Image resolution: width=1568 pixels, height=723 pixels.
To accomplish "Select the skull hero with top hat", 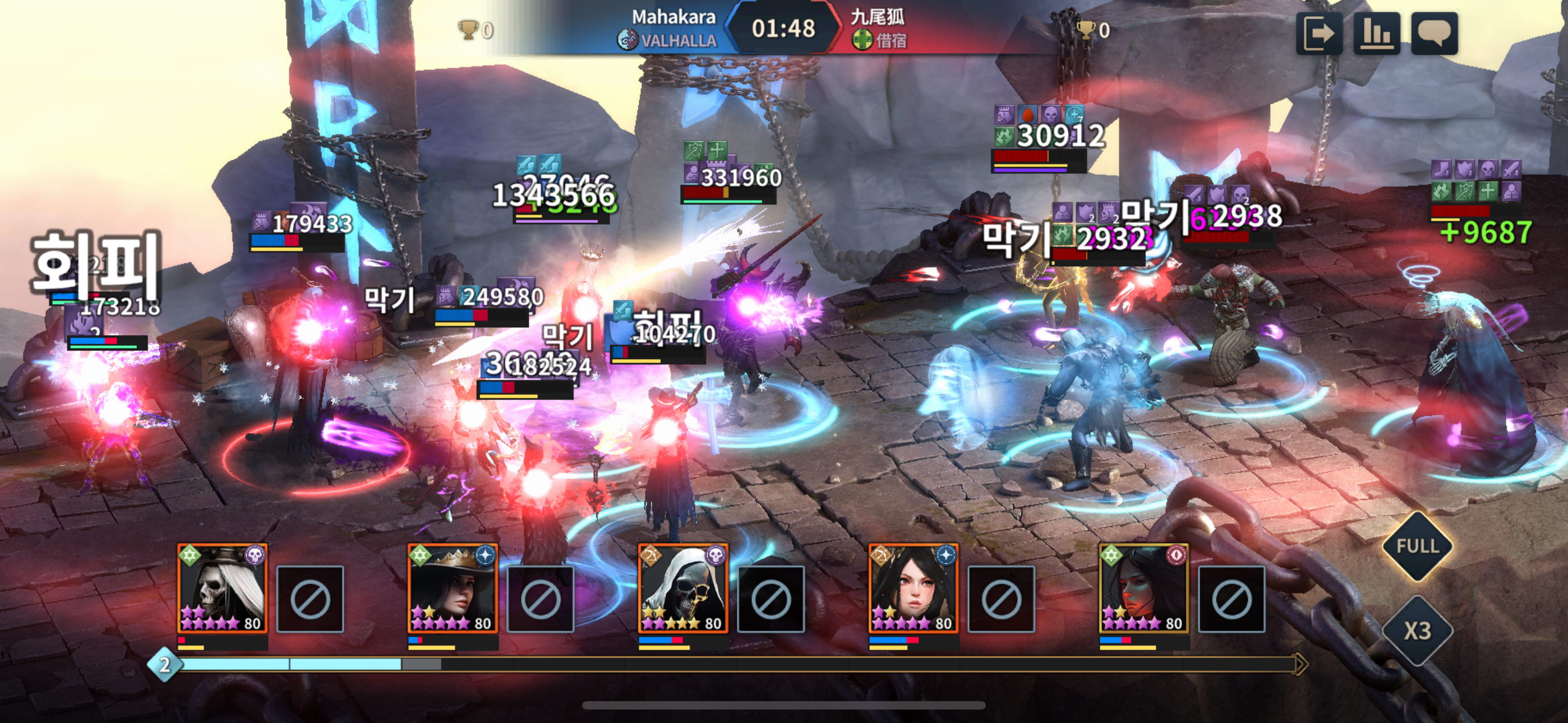I will pos(223,589).
